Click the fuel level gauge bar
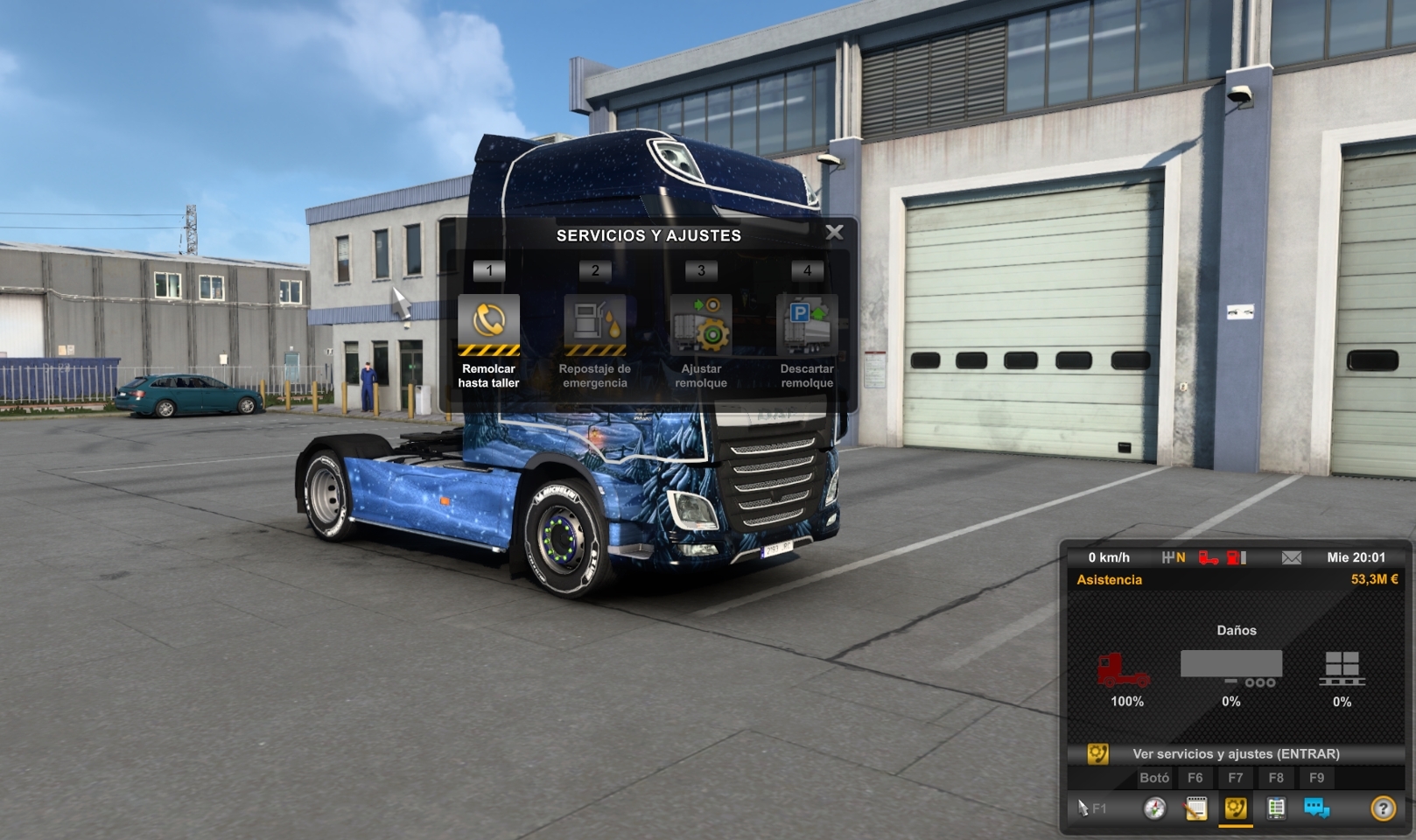Image resolution: width=1416 pixels, height=840 pixels. pyautogui.click(x=1244, y=557)
